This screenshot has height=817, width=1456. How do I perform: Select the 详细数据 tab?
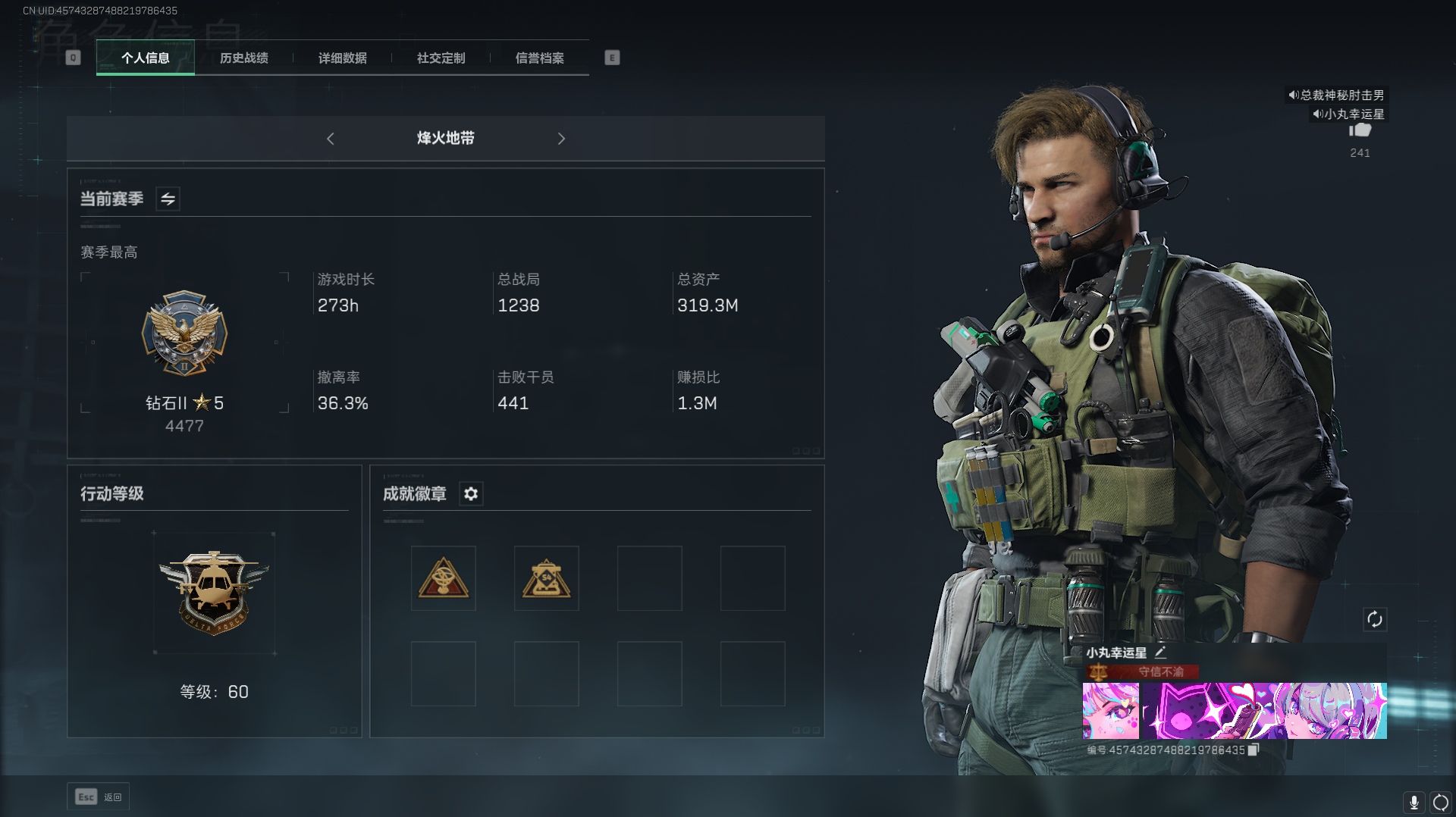[x=343, y=58]
